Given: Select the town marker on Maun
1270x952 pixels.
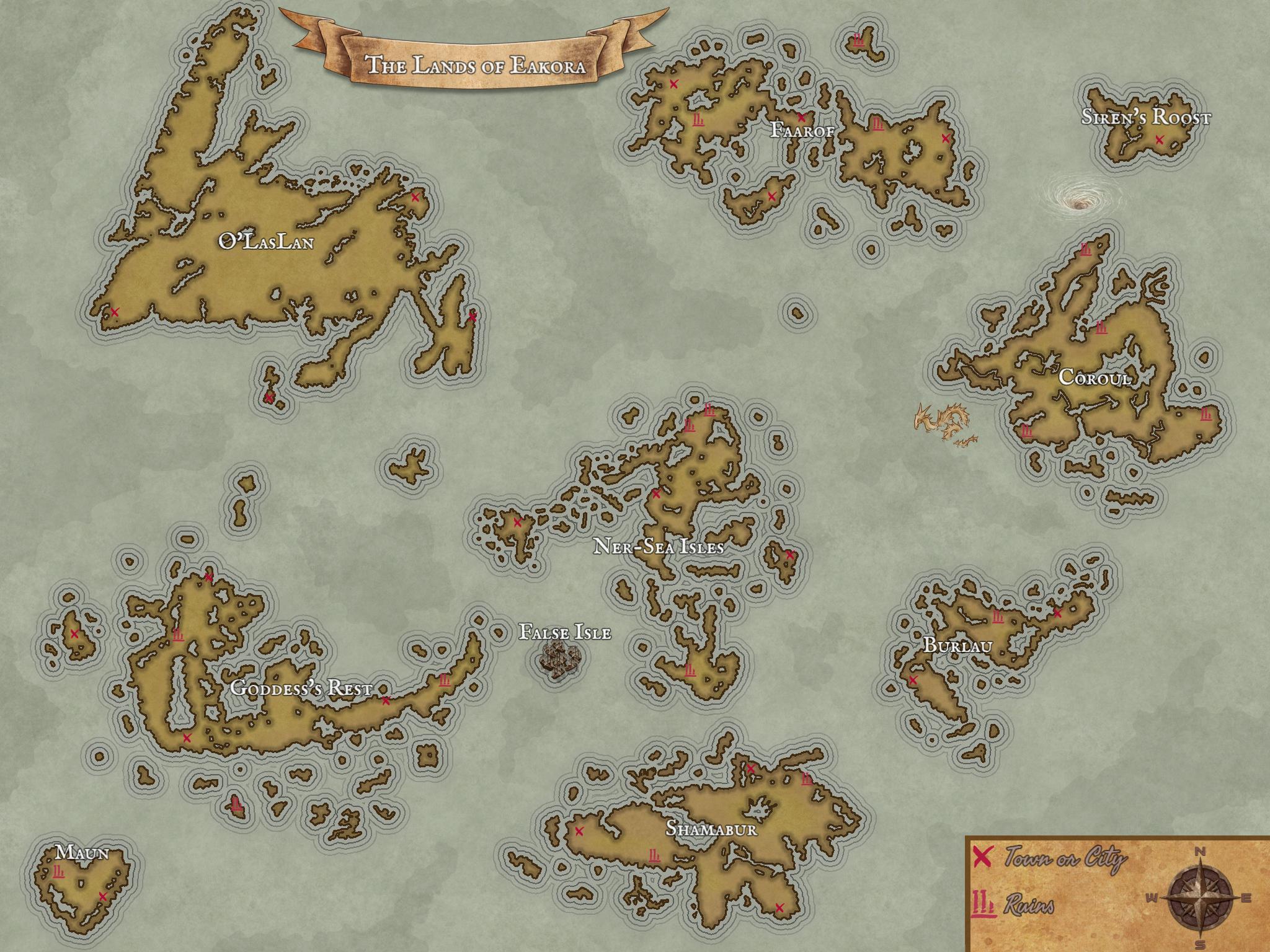Looking at the screenshot, I should pos(103,896).
